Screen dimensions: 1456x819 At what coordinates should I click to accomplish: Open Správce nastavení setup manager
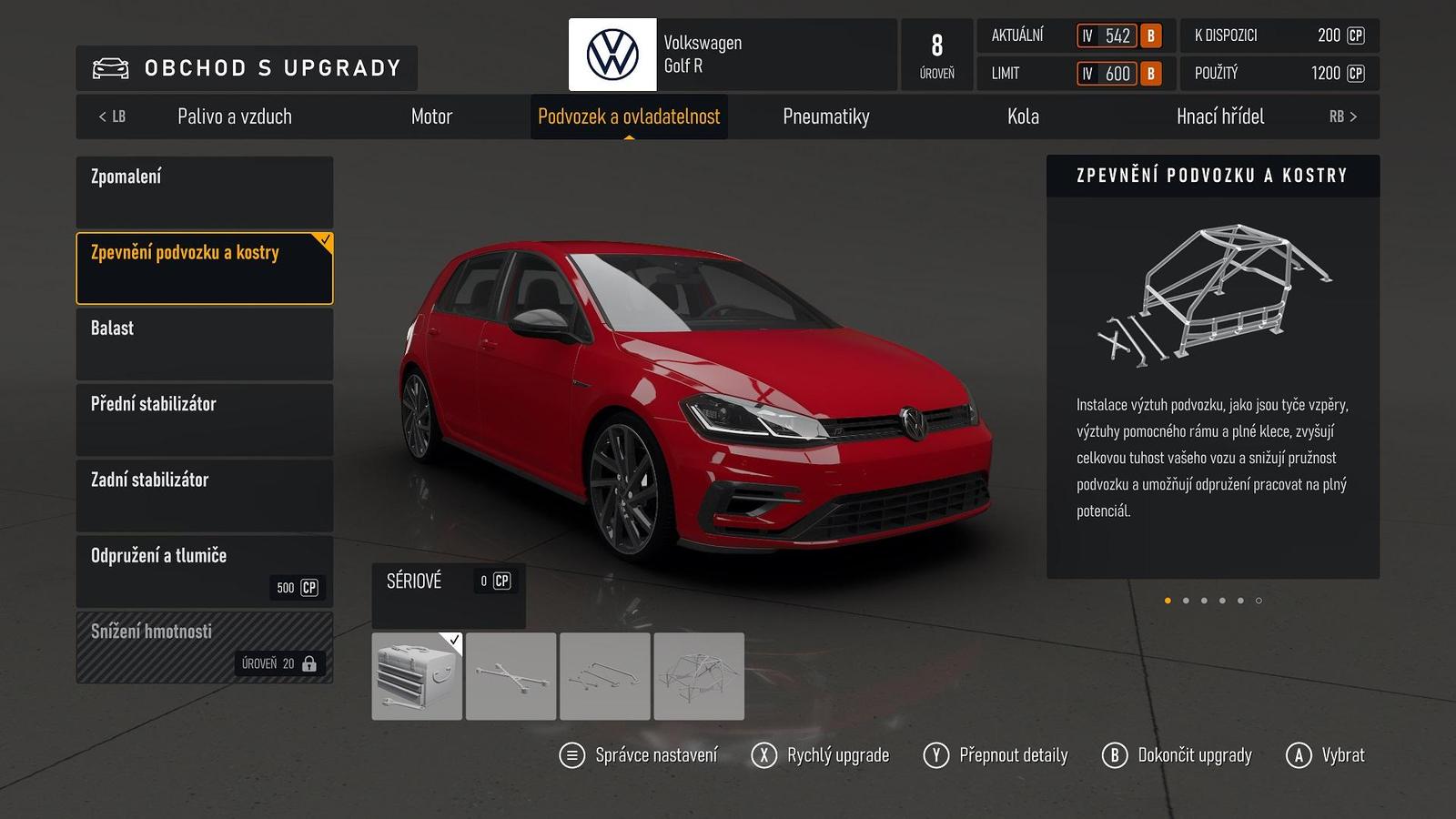639,755
